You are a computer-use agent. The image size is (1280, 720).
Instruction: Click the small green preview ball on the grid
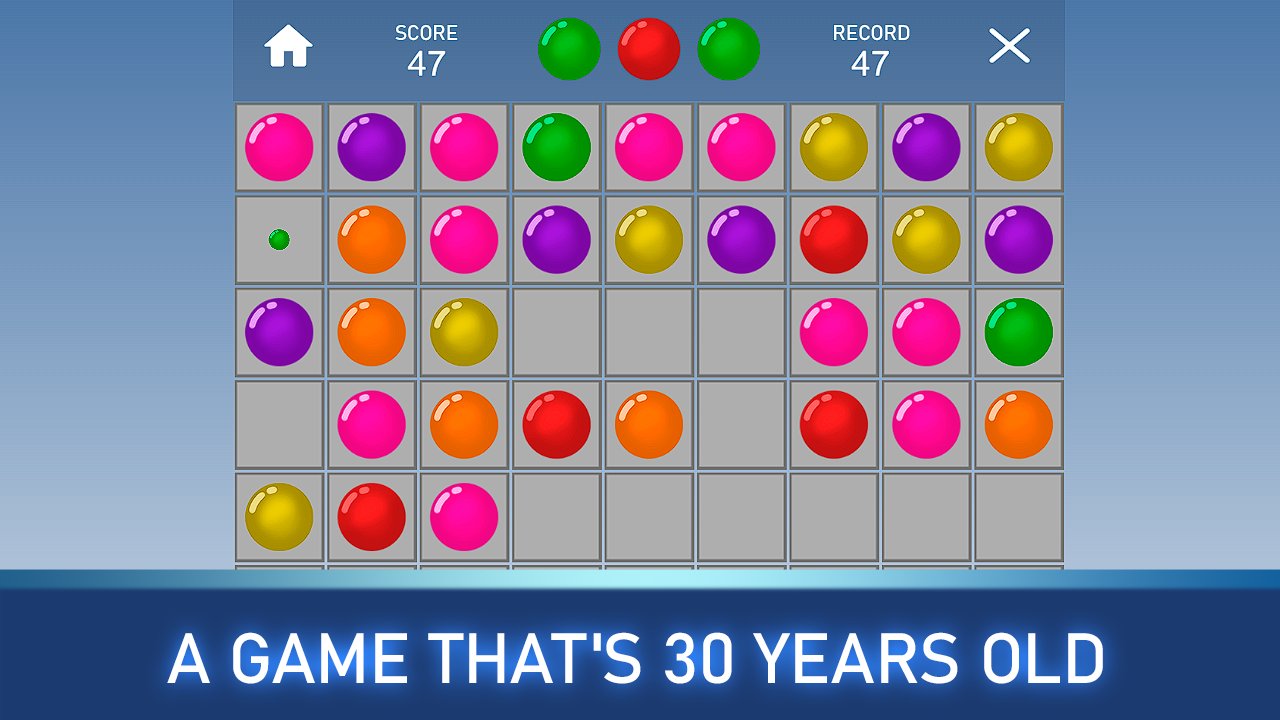pos(280,240)
